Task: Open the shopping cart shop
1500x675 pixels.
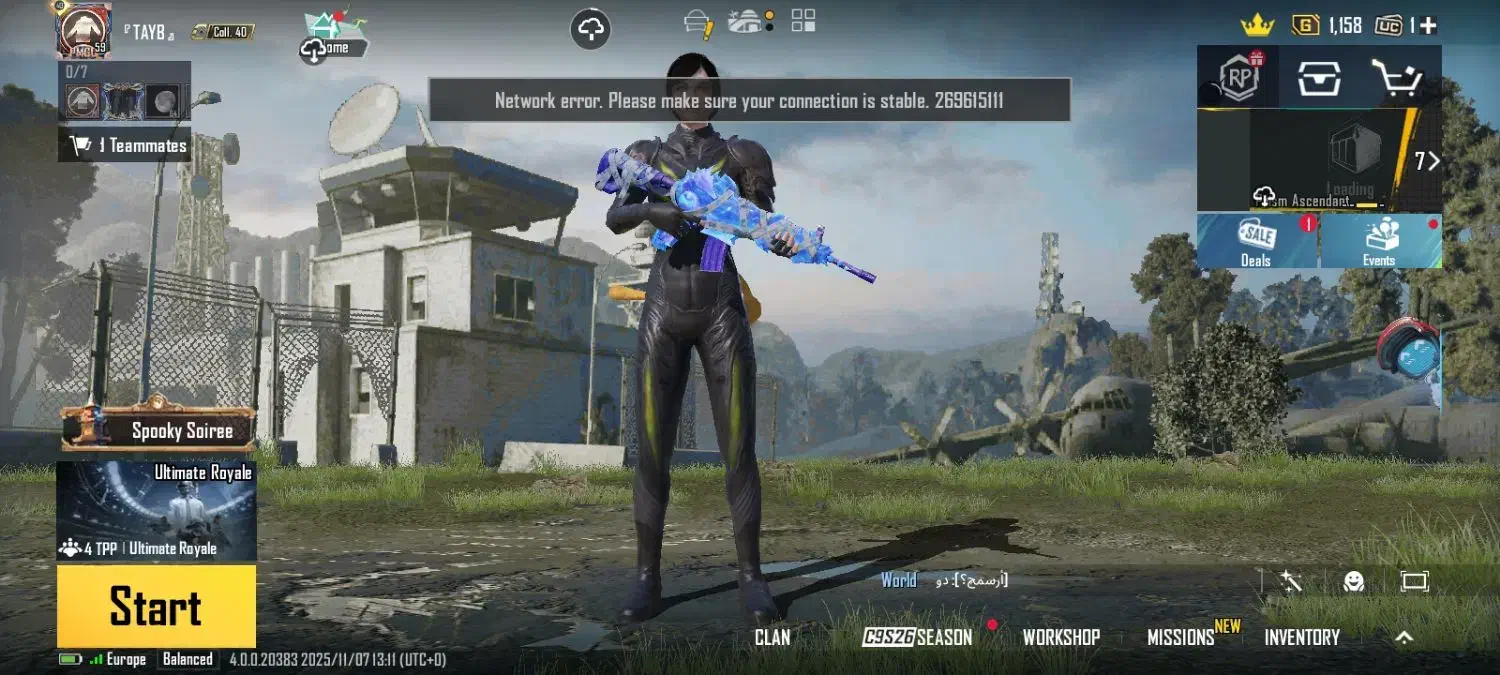Action: pyautogui.click(x=1398, y=77)
